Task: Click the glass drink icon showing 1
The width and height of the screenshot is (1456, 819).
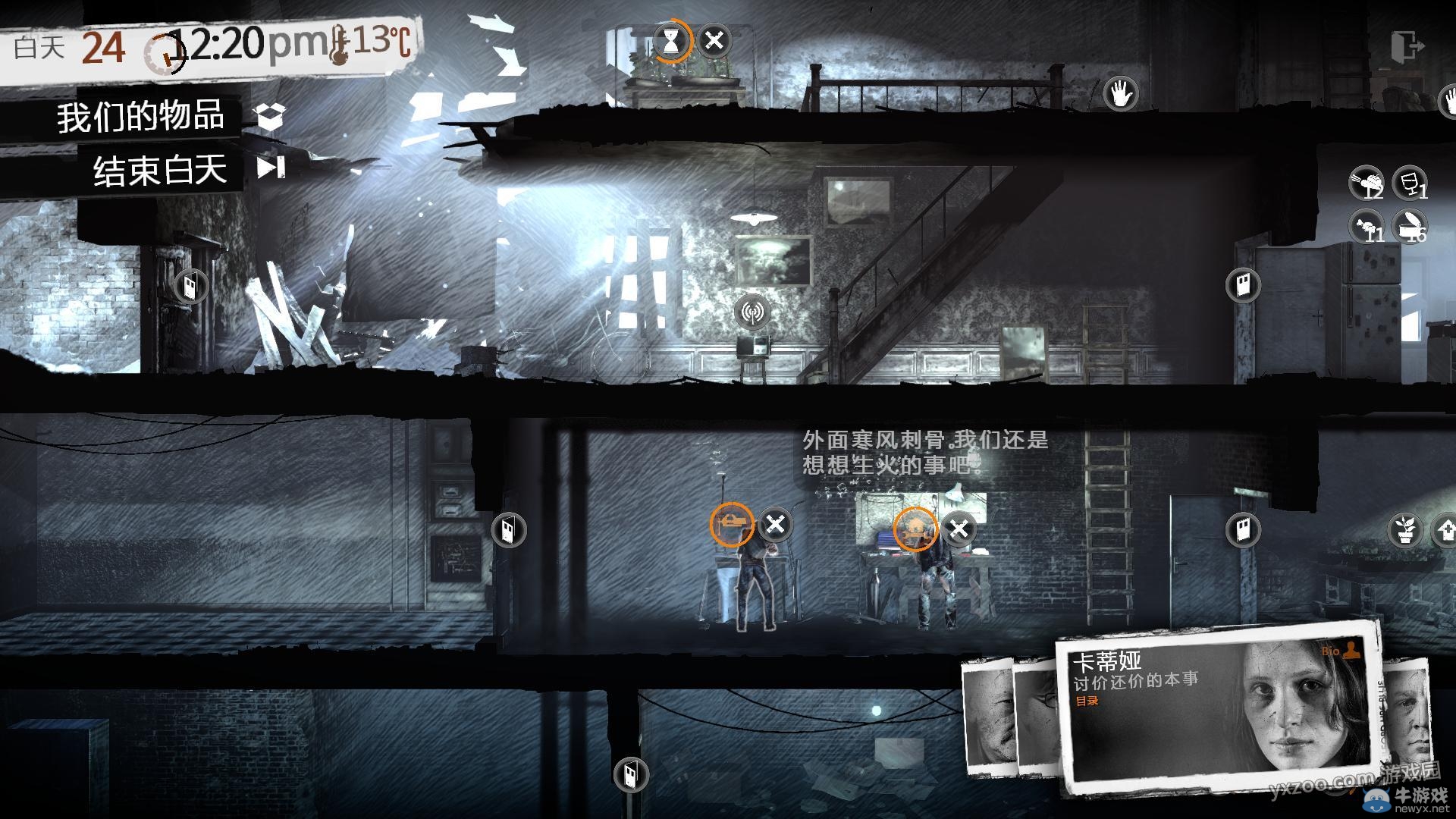Action: coord(1410,183)
